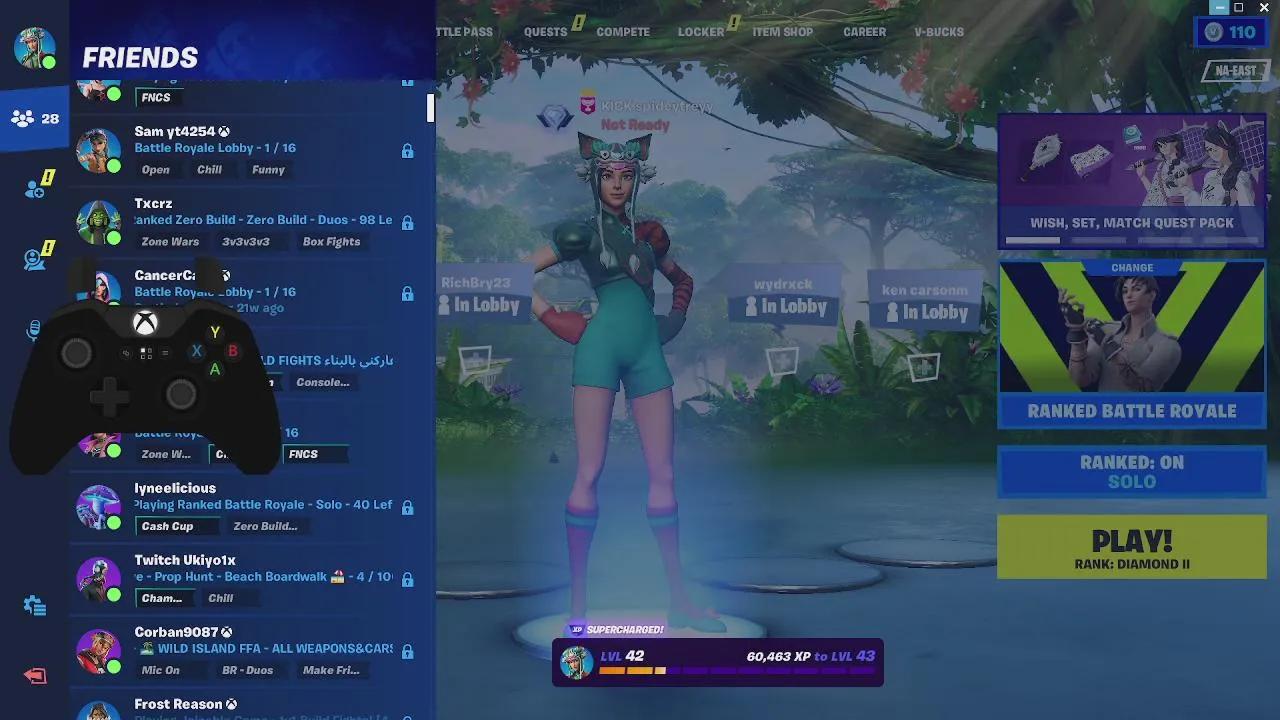Switch to the ITEM SHOP tab

click(x=785, y=31)
